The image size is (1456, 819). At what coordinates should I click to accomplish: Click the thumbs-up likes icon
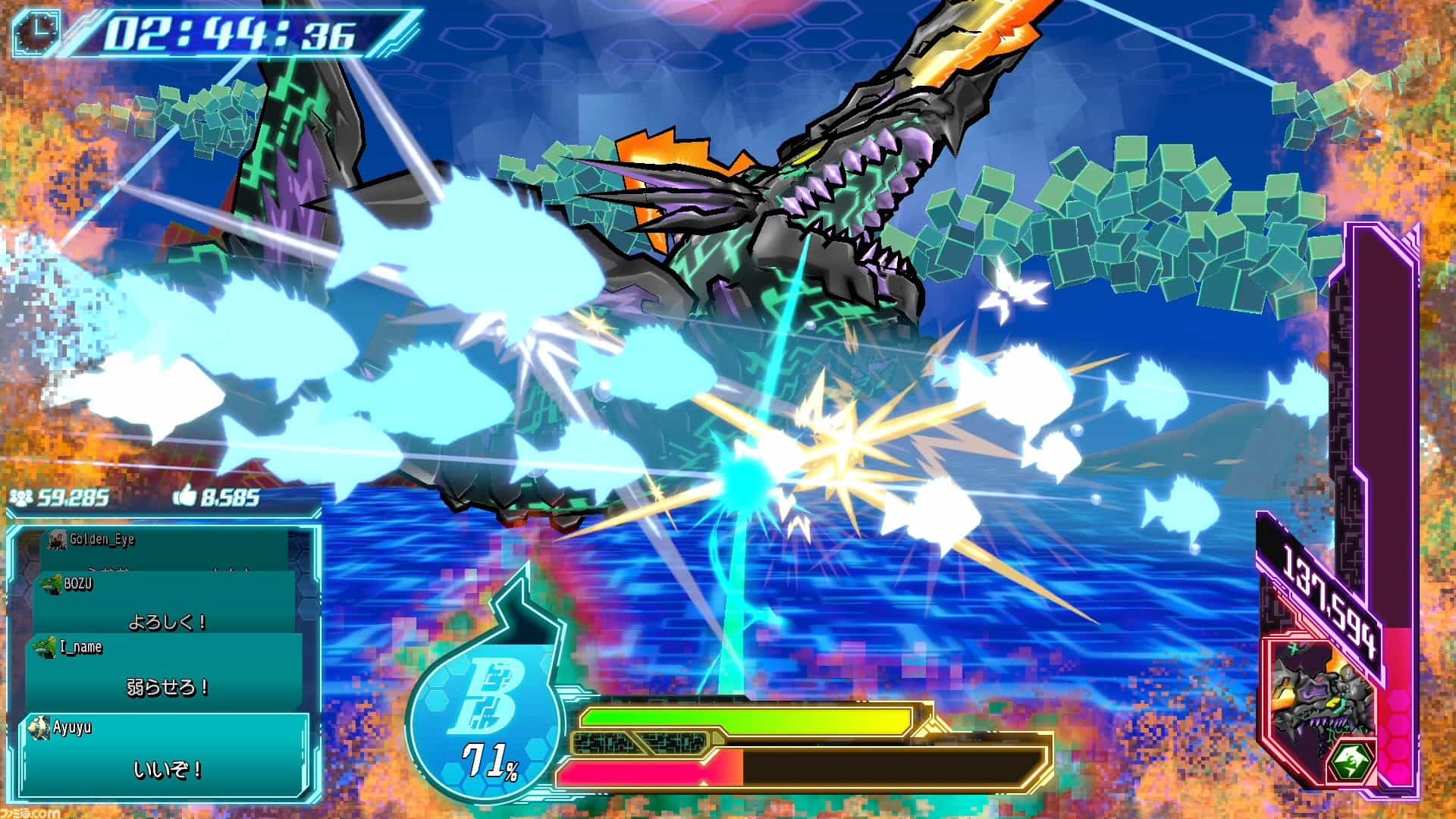tap(184, 497)
